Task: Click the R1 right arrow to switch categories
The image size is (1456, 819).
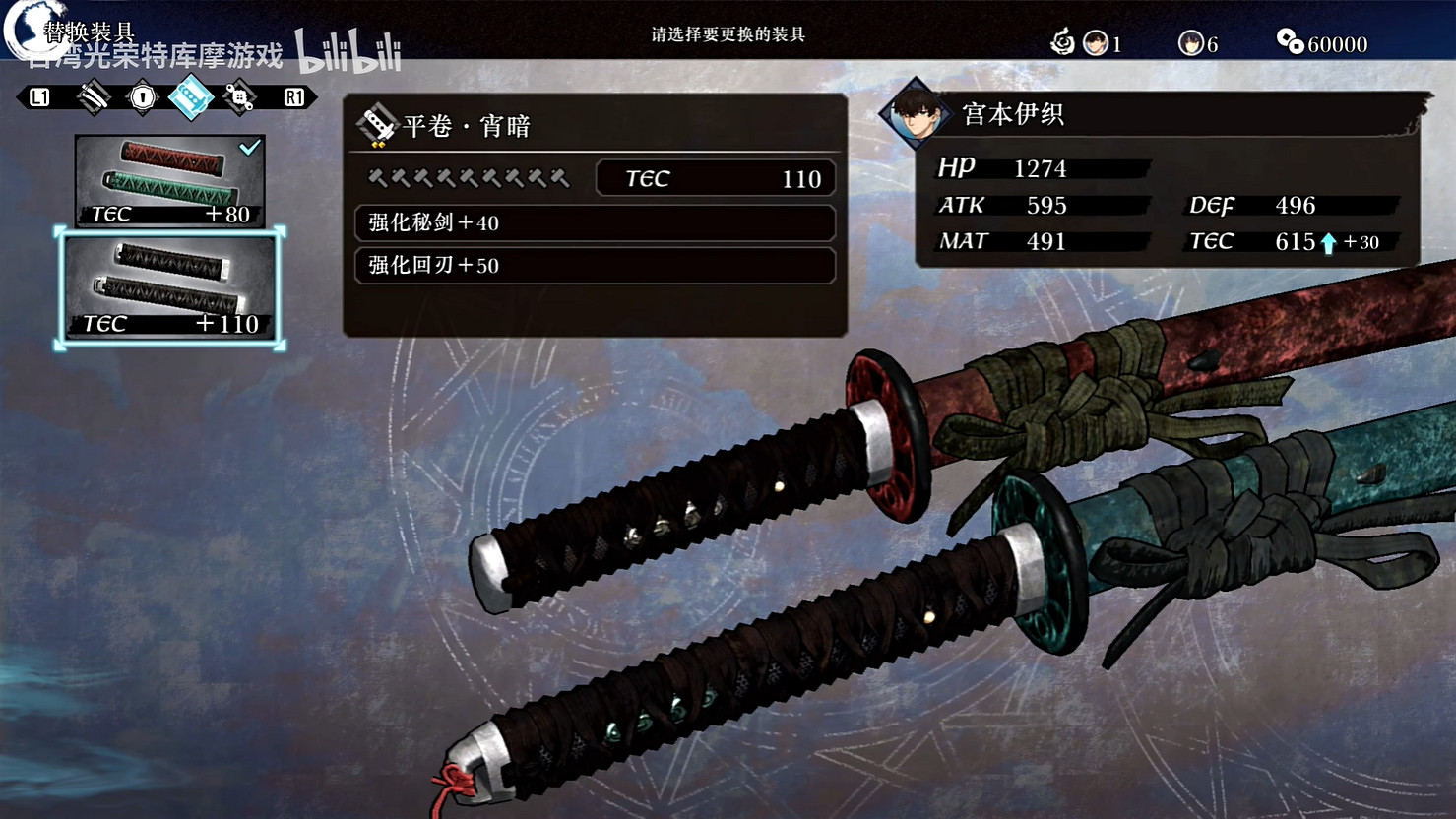Action: pyautogui.click(x=295, y=98)
